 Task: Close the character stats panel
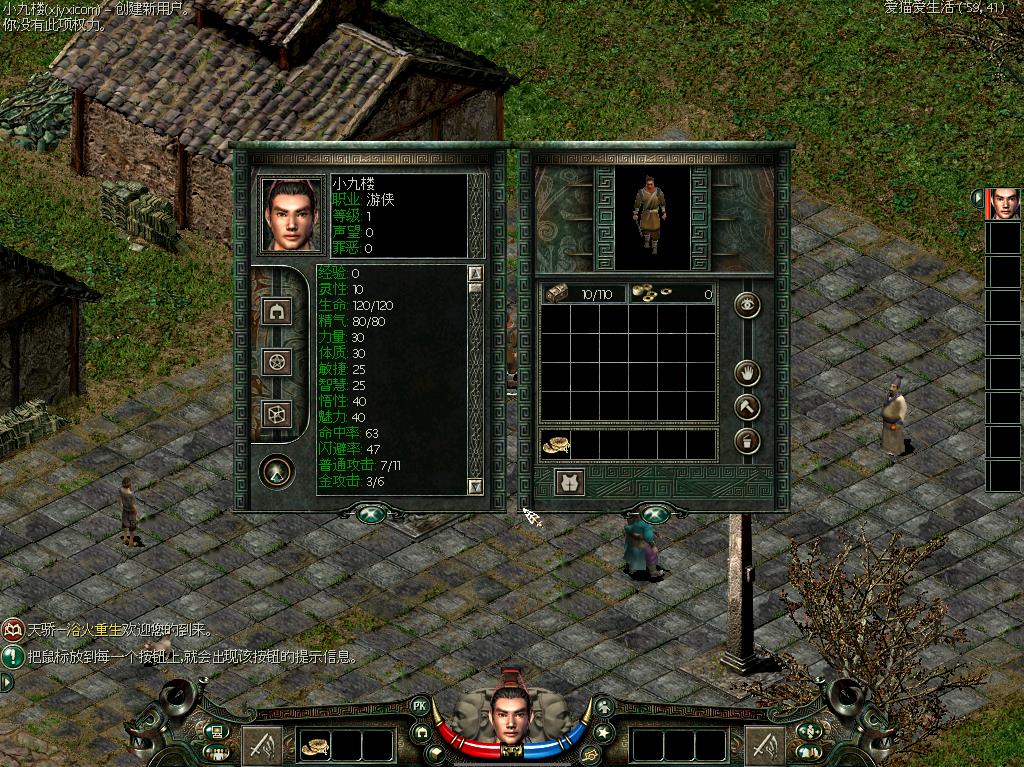[x=371, y=514]
